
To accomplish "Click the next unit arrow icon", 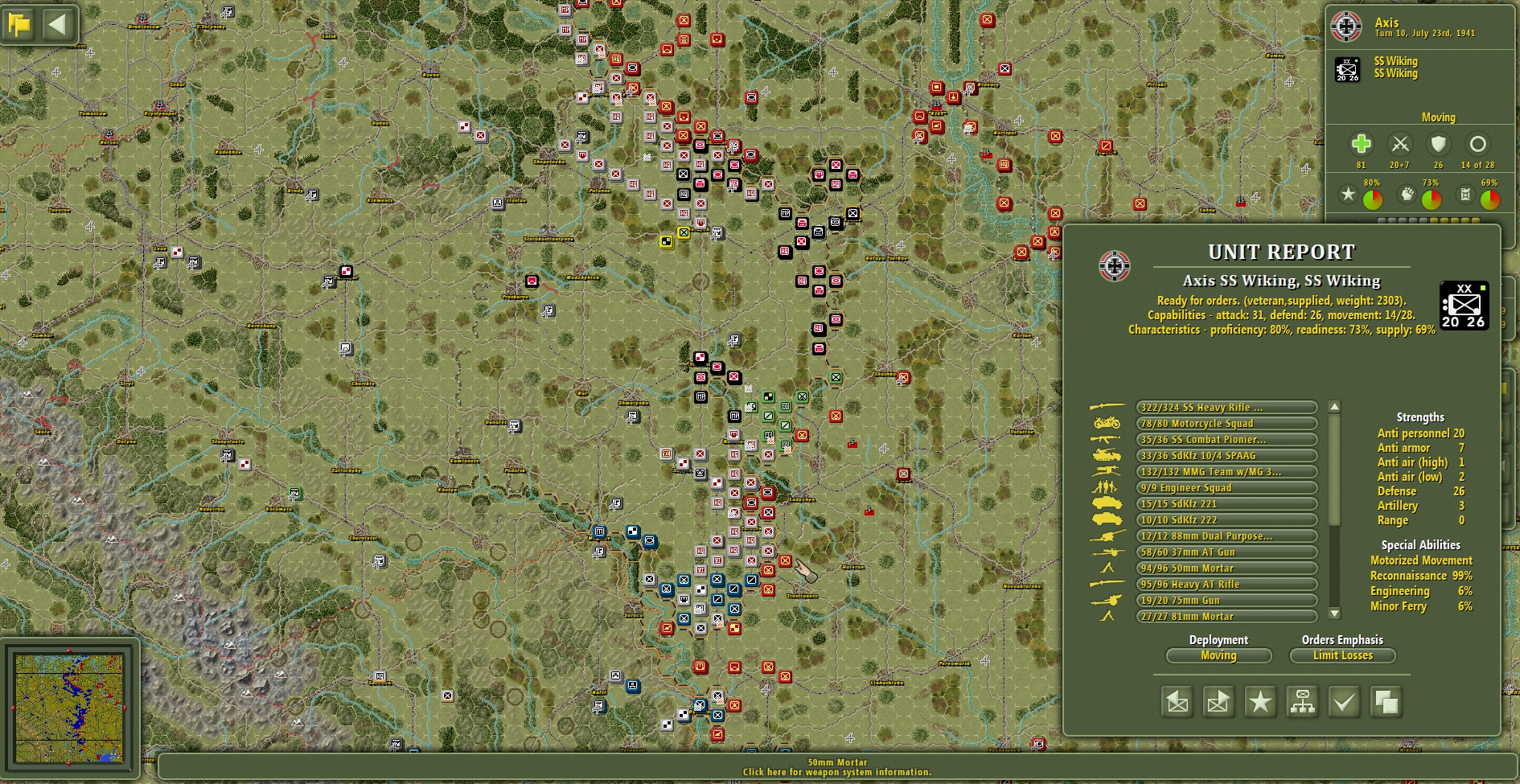I will (x=1218, y=701).
